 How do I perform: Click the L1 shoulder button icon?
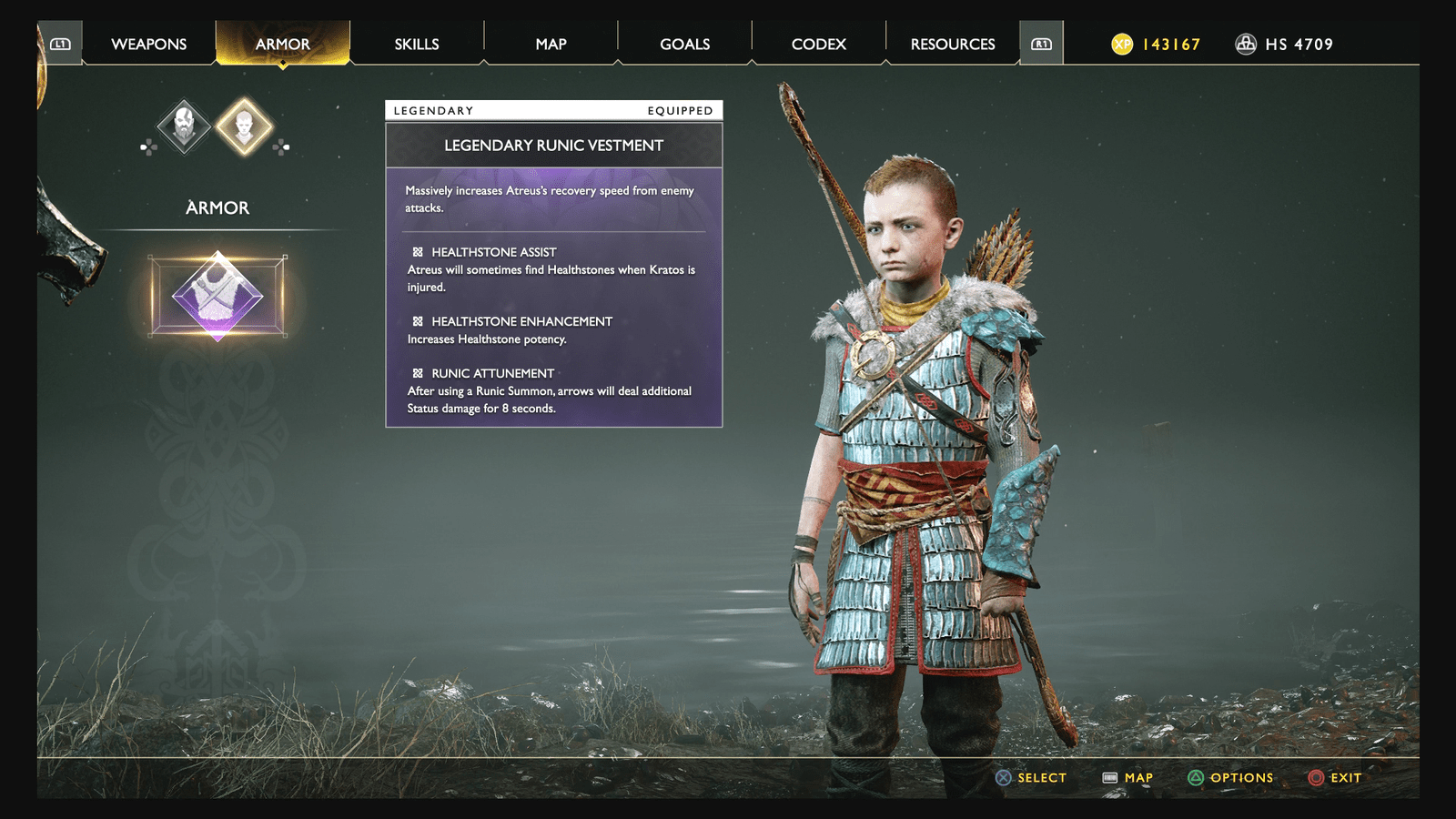[x=60, y=43]
